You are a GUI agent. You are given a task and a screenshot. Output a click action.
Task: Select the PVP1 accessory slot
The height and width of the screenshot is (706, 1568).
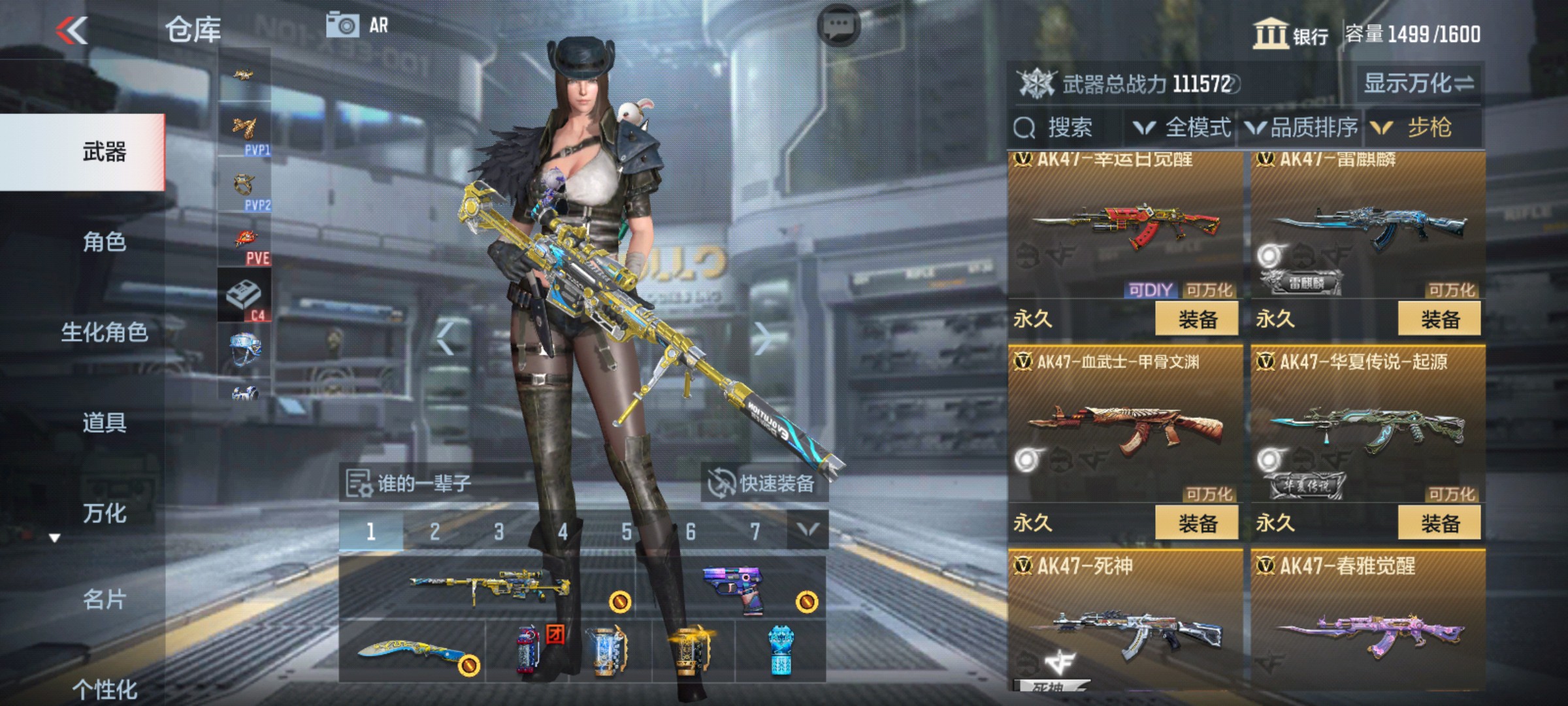coord(245,131)
